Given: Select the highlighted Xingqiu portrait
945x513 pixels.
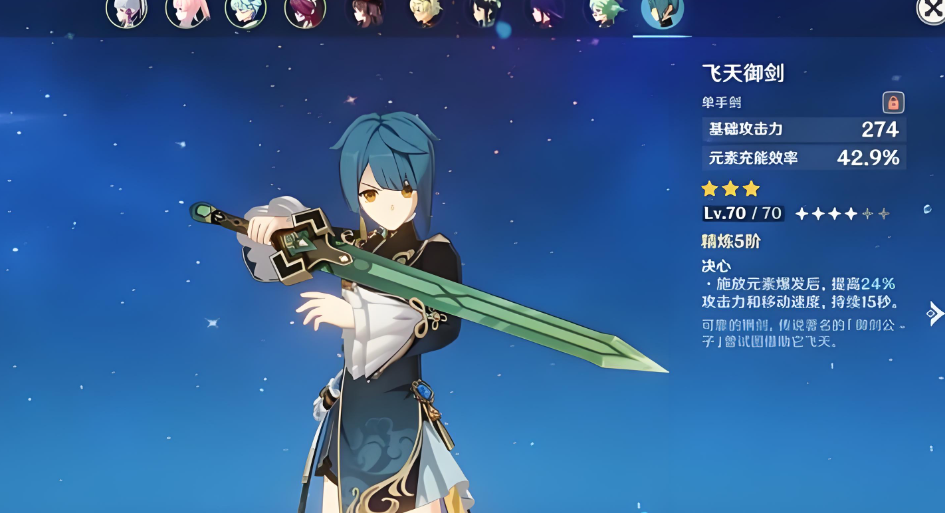Looking at the screenshot, I should (x=662, y=10).
